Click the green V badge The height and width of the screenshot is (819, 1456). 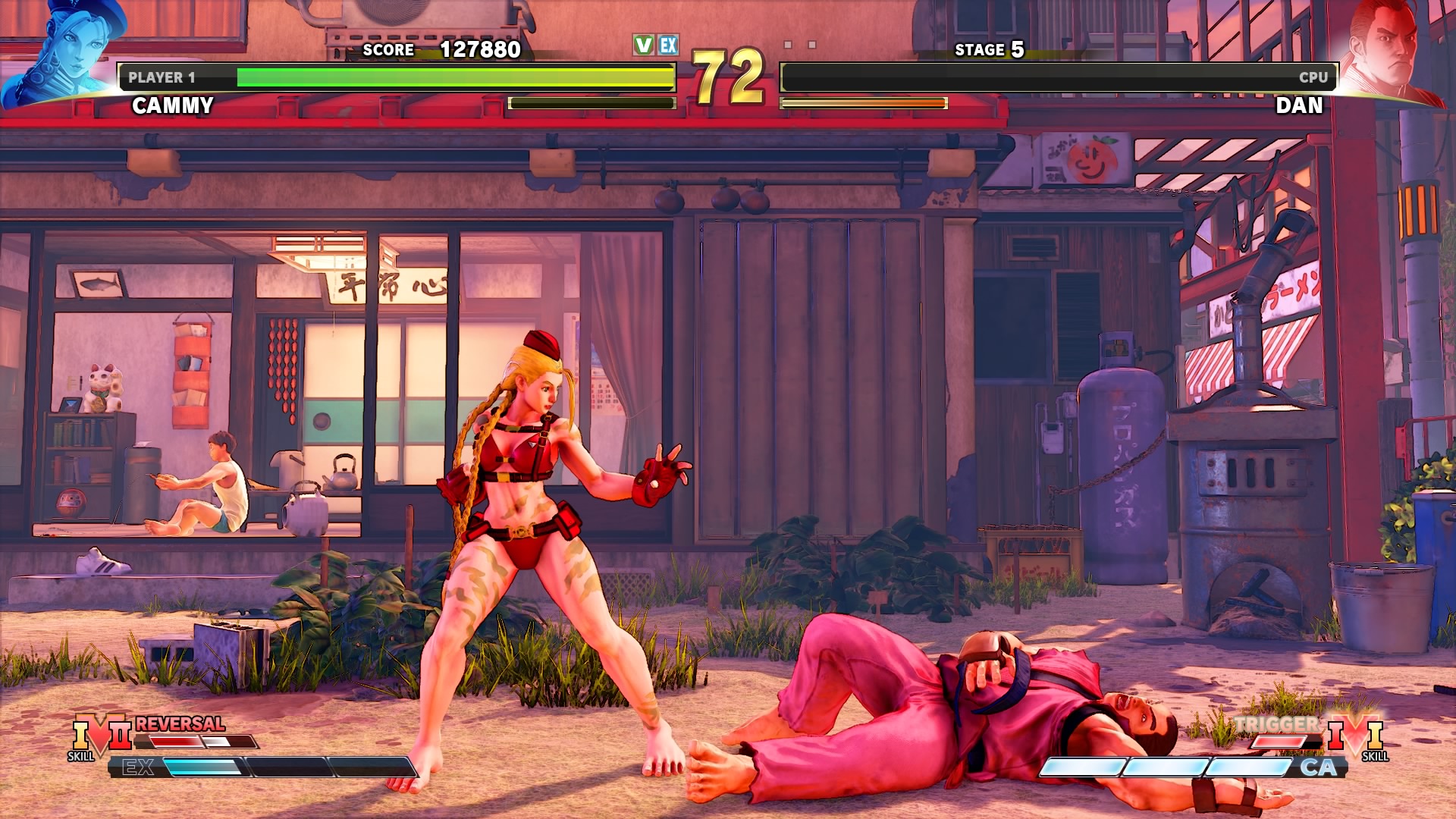point(643,45)
